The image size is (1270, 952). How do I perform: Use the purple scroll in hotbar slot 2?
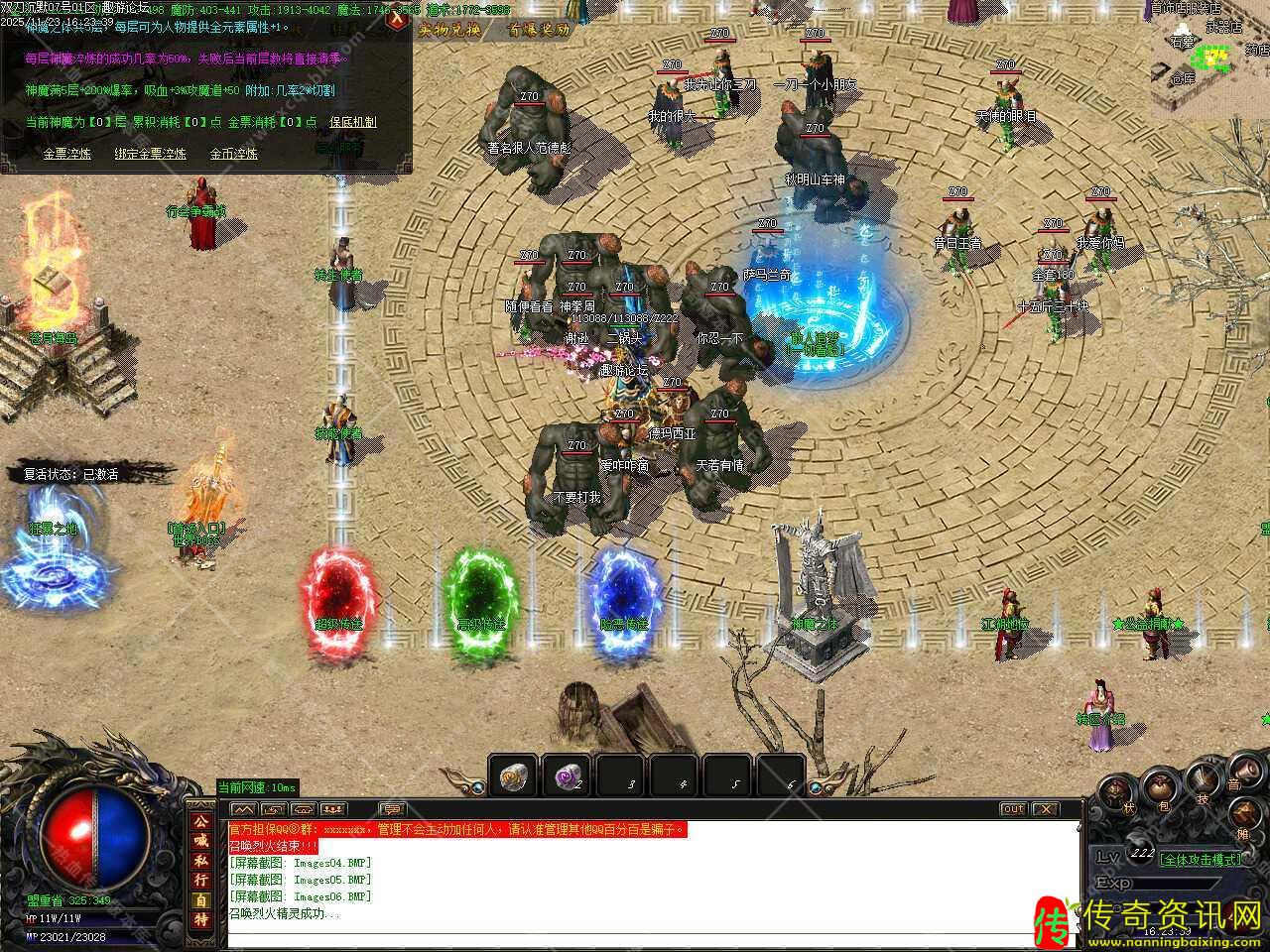[x=567, y=776]
